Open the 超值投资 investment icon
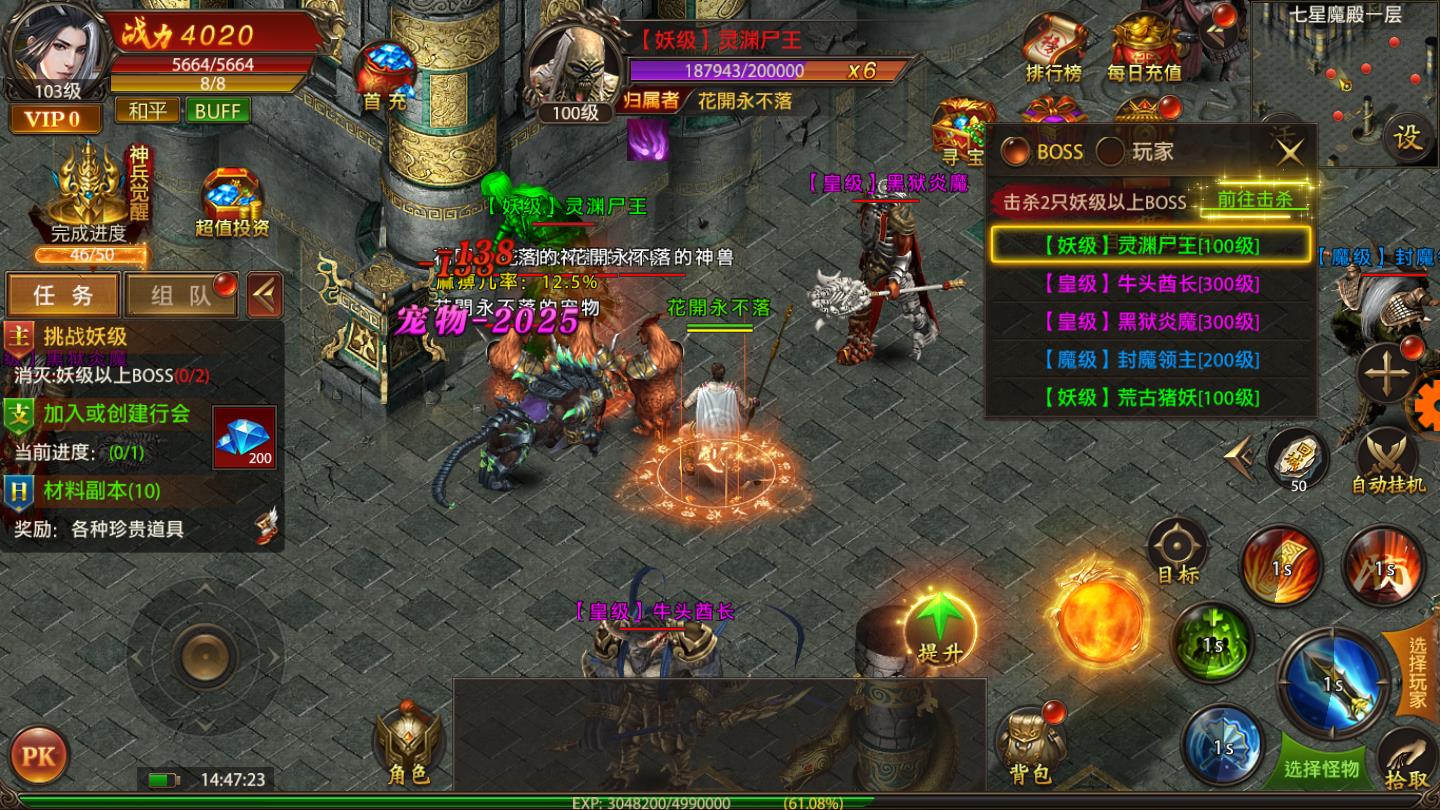This screenshot has width=1440, height=810. (x=232, y=201)
